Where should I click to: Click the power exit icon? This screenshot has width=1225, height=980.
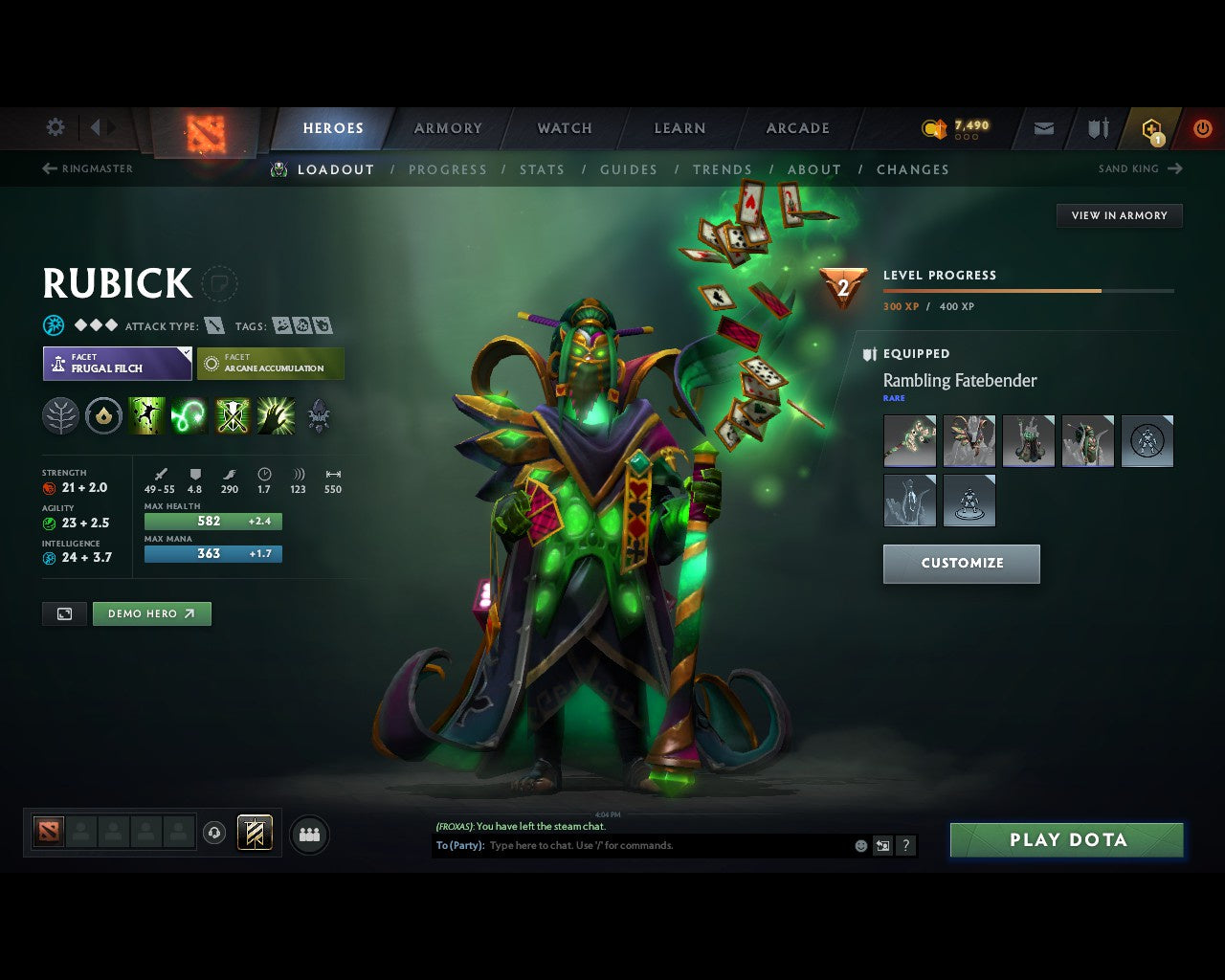[1202, 127]
